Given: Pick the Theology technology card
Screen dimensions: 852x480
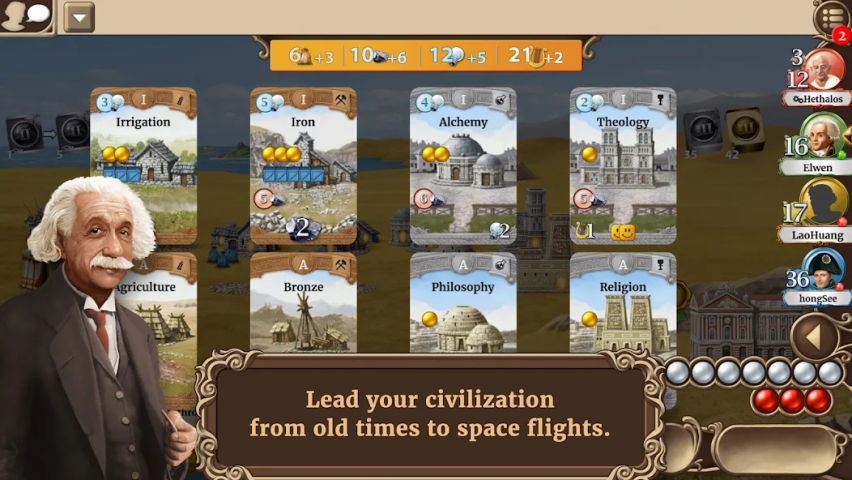Looking at the screenshot, I should (x=623, y=165).
